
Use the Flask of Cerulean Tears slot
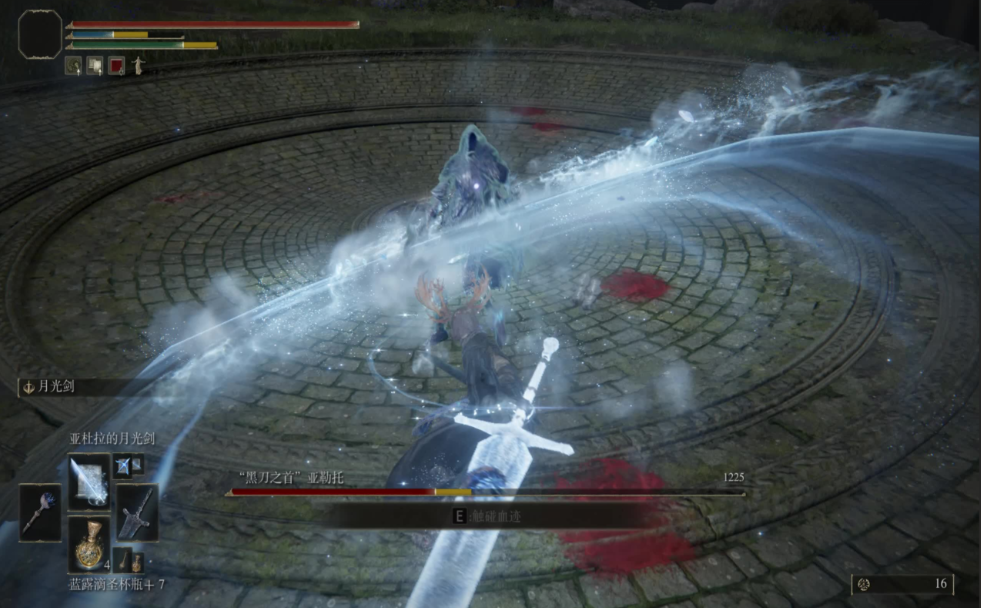tap(89, 543)
